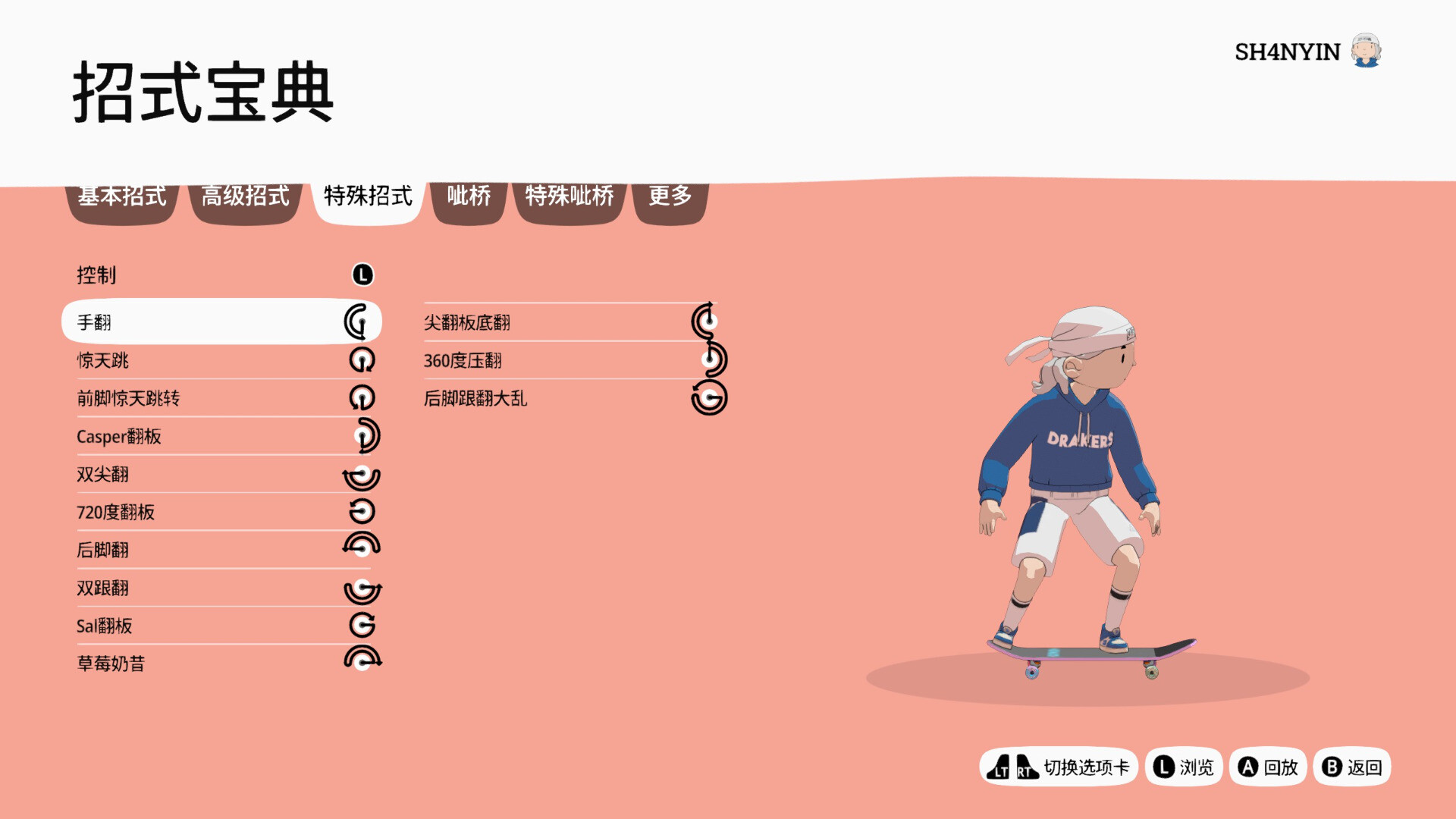The width and height of the screenshot is (1456, 819).
Task: Choose the 草莓奶昔 trick row
Action: tap(221, 664)
